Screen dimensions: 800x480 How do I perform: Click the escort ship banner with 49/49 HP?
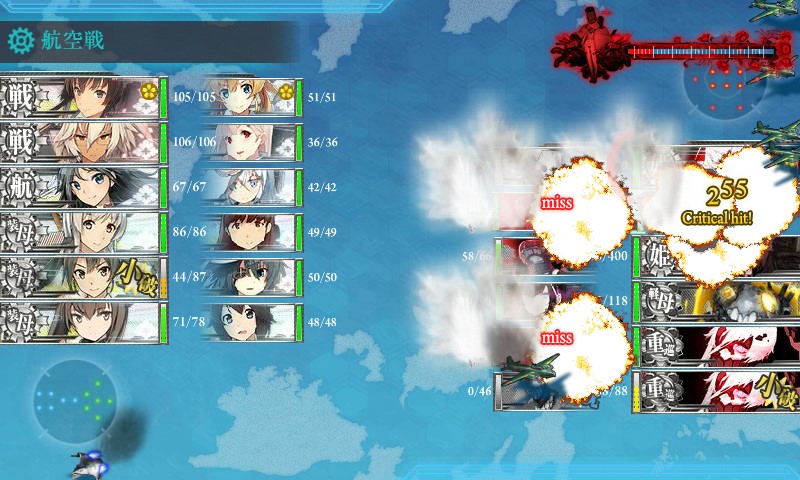tap(250, 232)
